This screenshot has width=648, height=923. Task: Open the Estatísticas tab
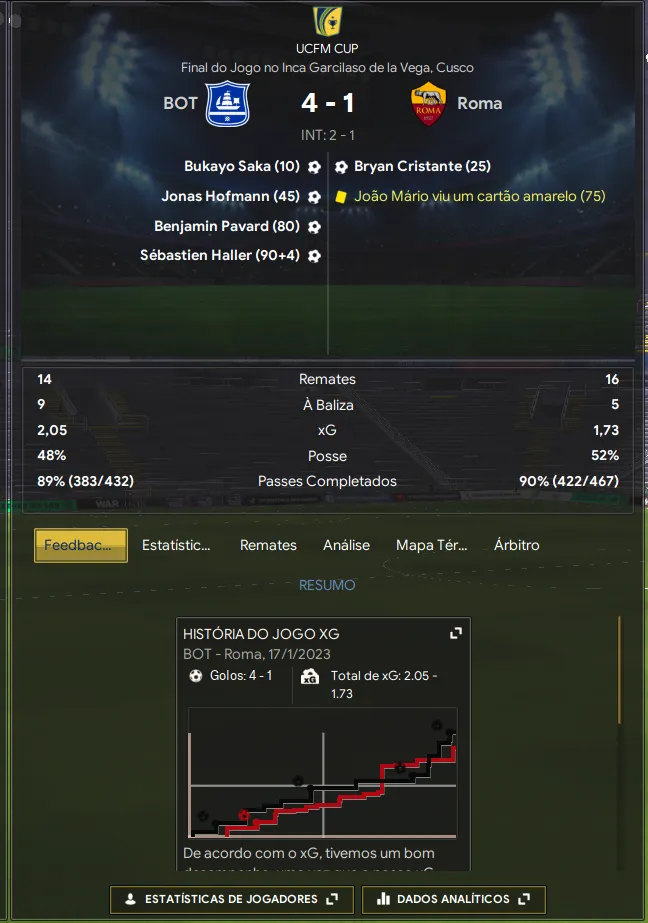176,545
